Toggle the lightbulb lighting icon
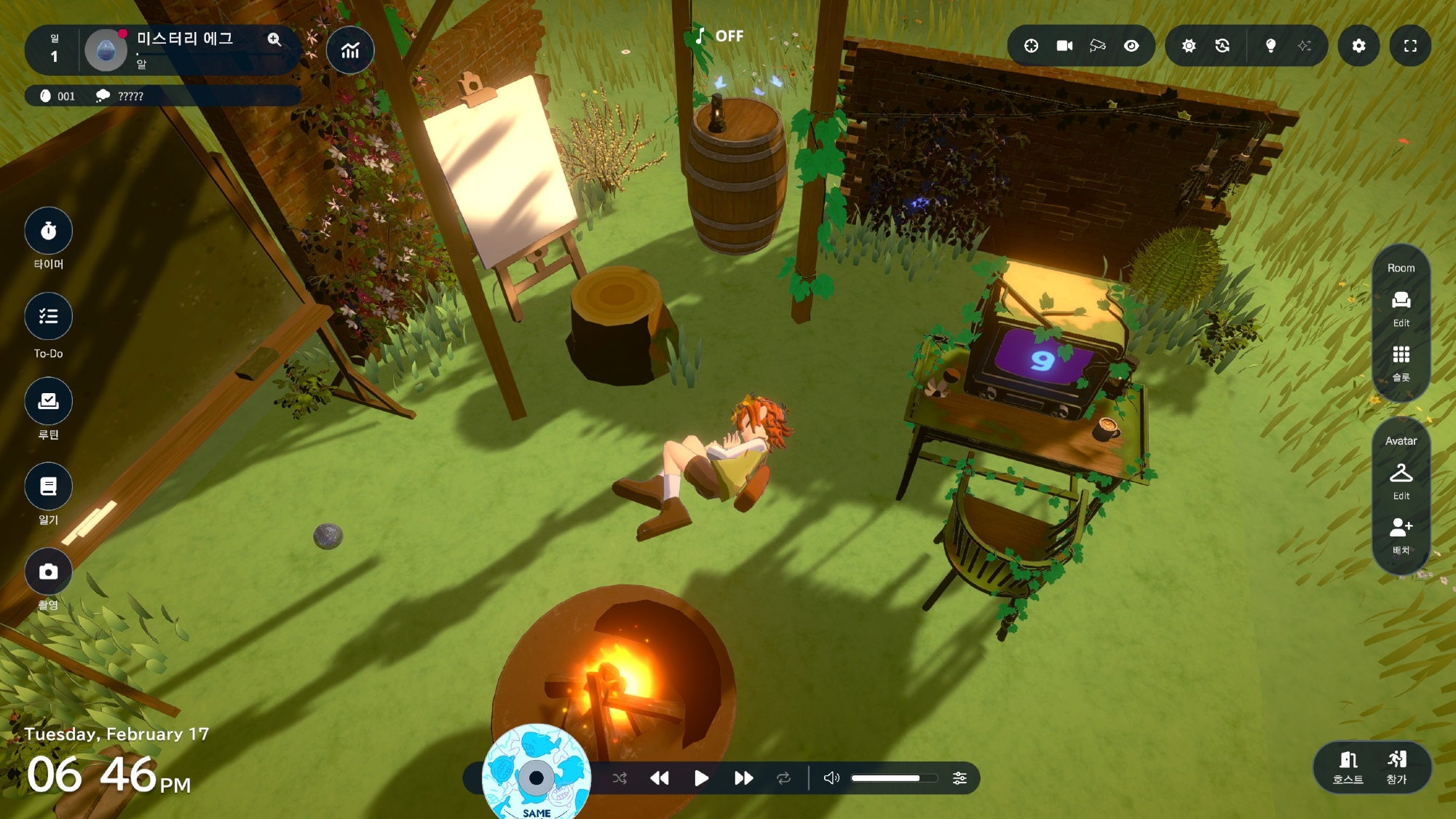 point(1270,46)
